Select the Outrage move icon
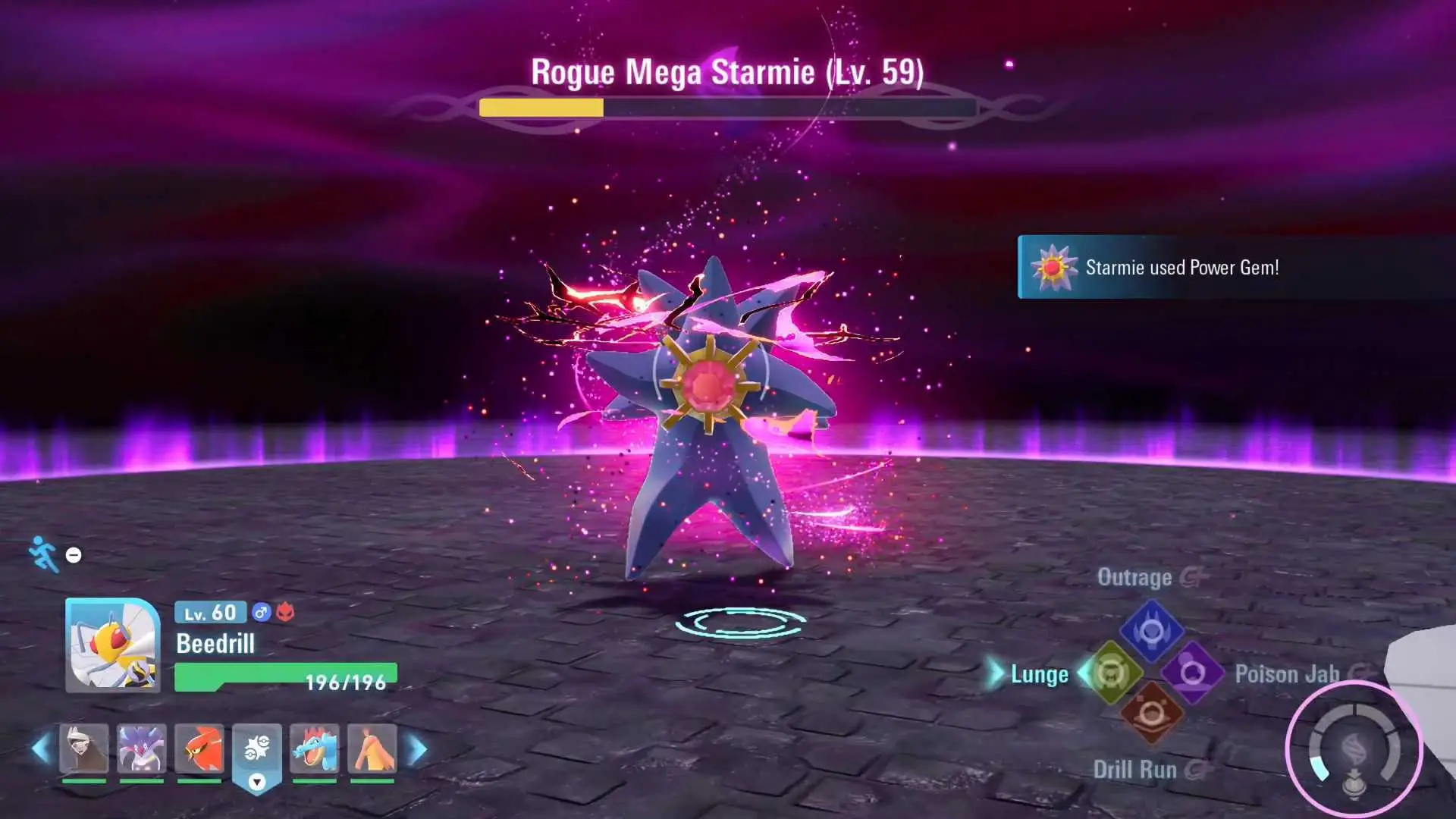This screenshot has height=819, width=1456. [1153, 630]
